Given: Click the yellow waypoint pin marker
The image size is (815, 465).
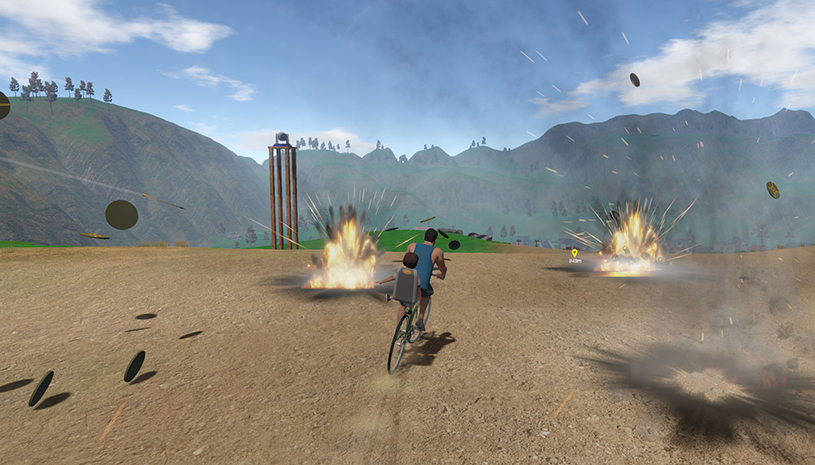Looking at the screenshot, I should (x=575, y=253).
